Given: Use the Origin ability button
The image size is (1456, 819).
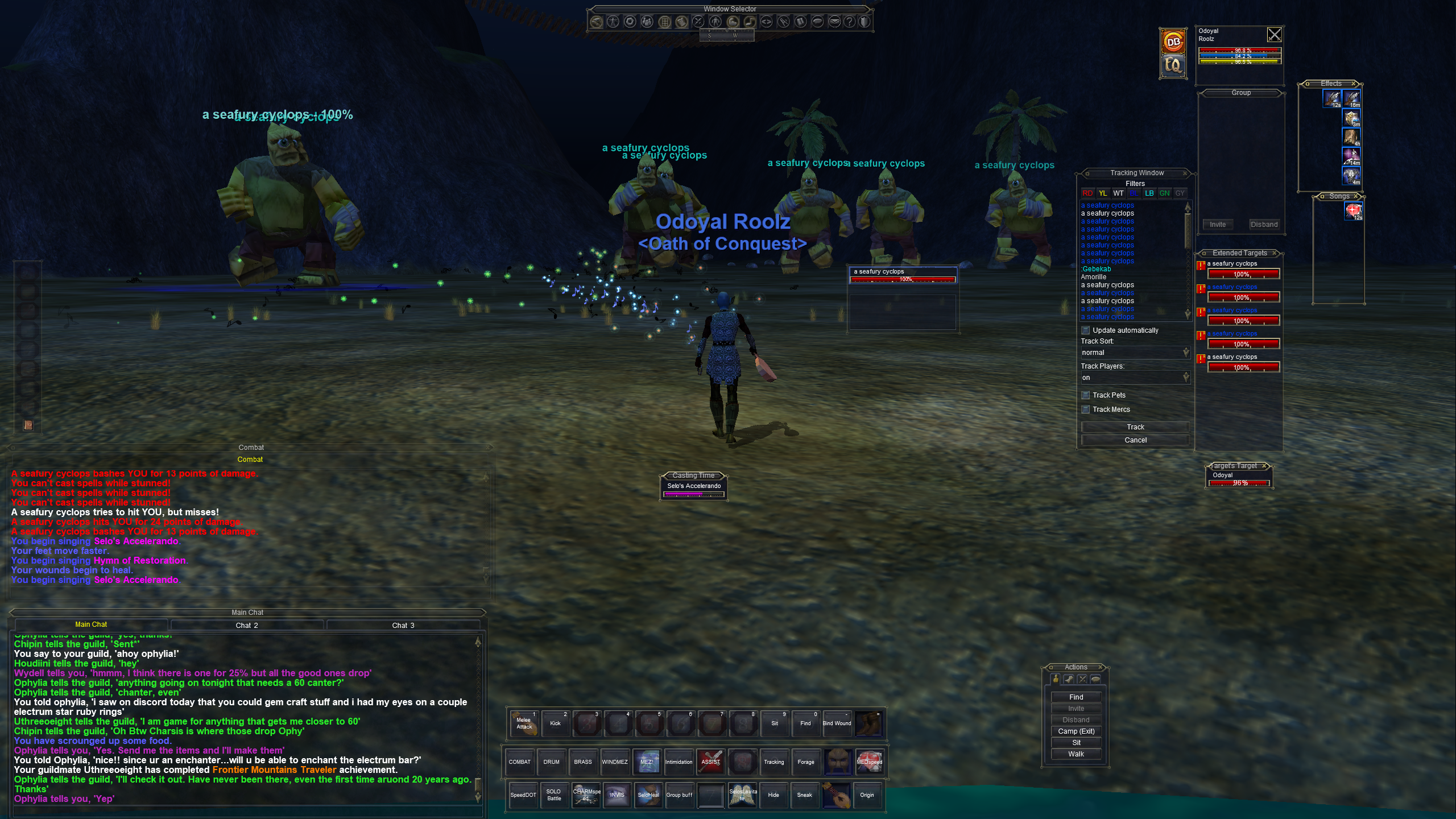Looking at the screenshot, I should 867,795.
